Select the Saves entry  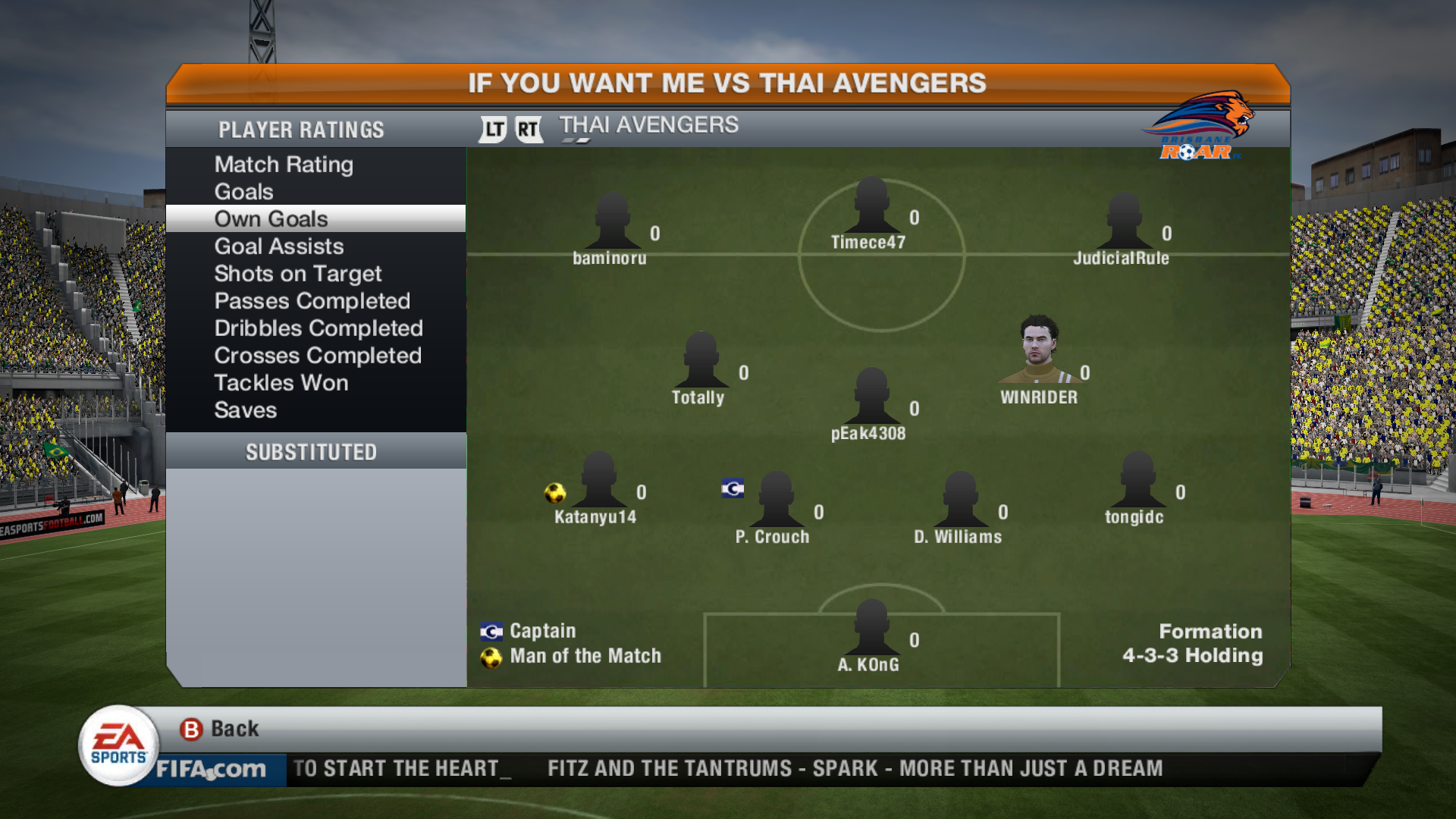[245, 410]
